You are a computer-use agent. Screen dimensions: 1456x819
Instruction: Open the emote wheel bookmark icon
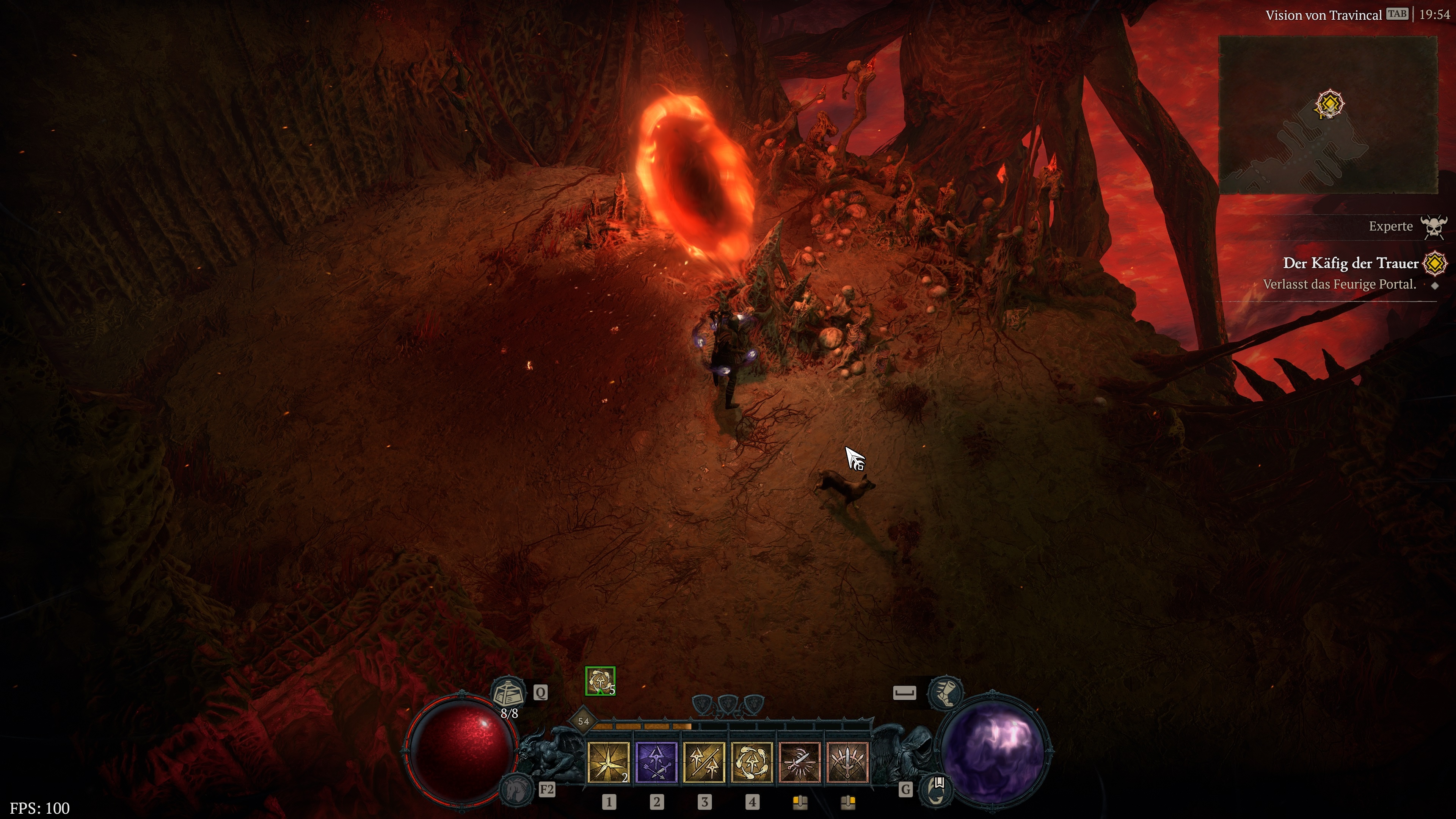tap(937, 789)
